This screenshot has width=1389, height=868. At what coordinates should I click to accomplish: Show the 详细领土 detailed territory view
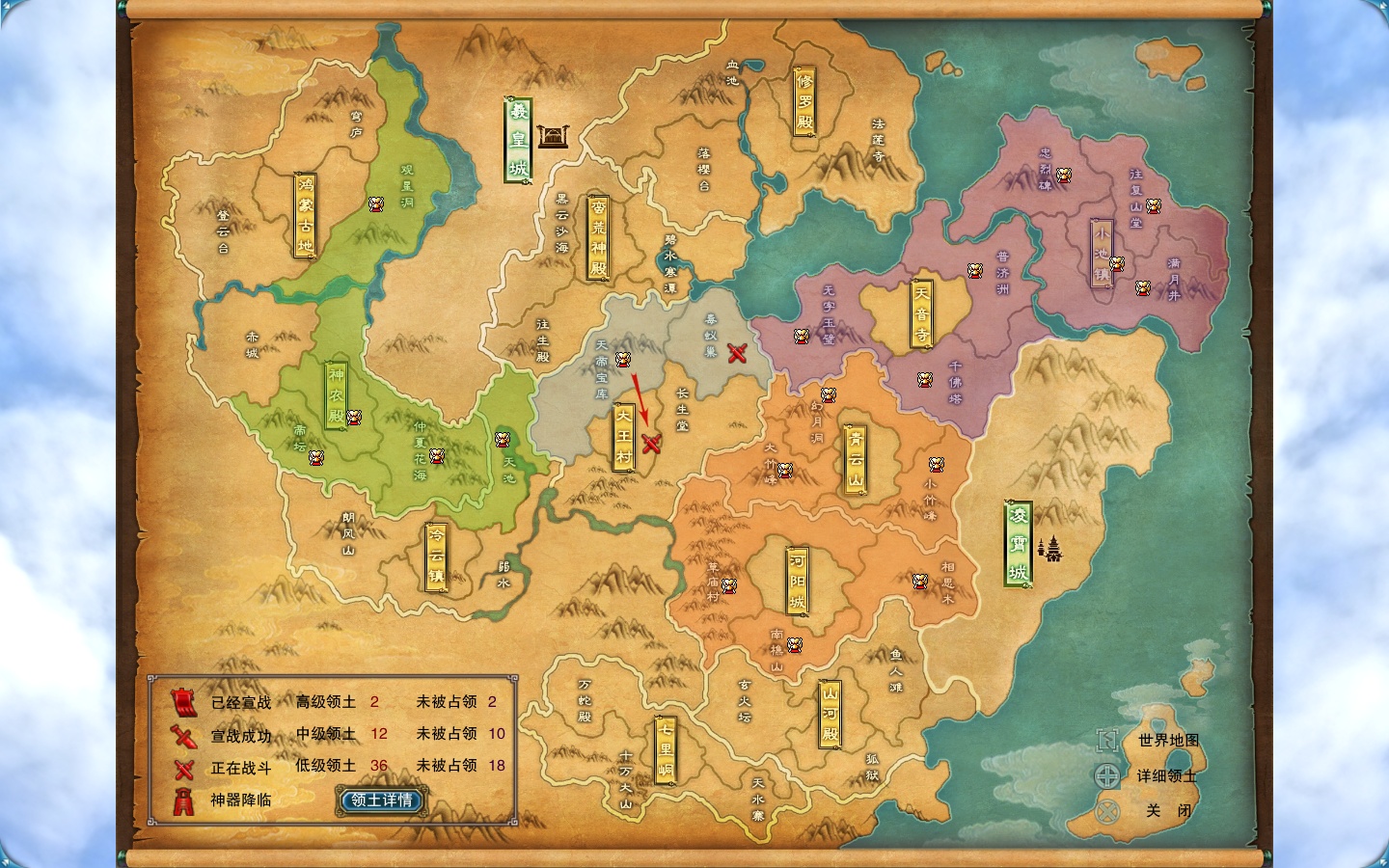1166,775
